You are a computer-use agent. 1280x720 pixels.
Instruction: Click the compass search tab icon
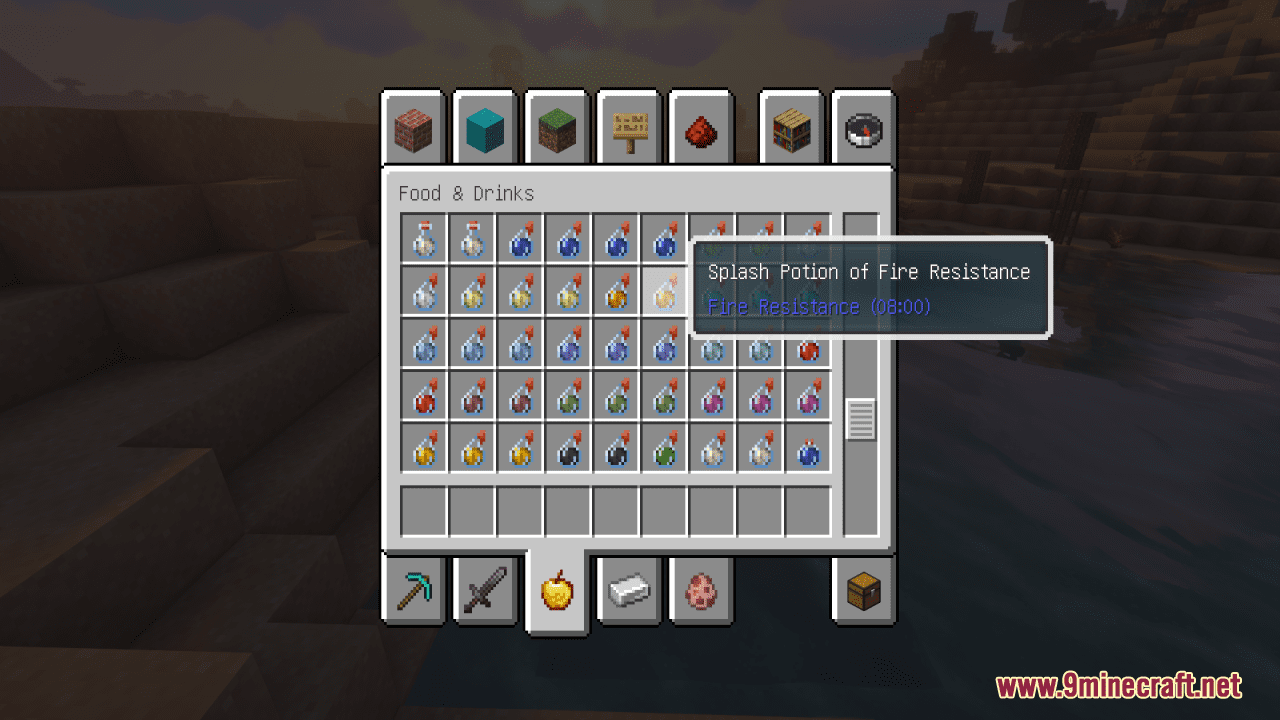pos(862,128)
